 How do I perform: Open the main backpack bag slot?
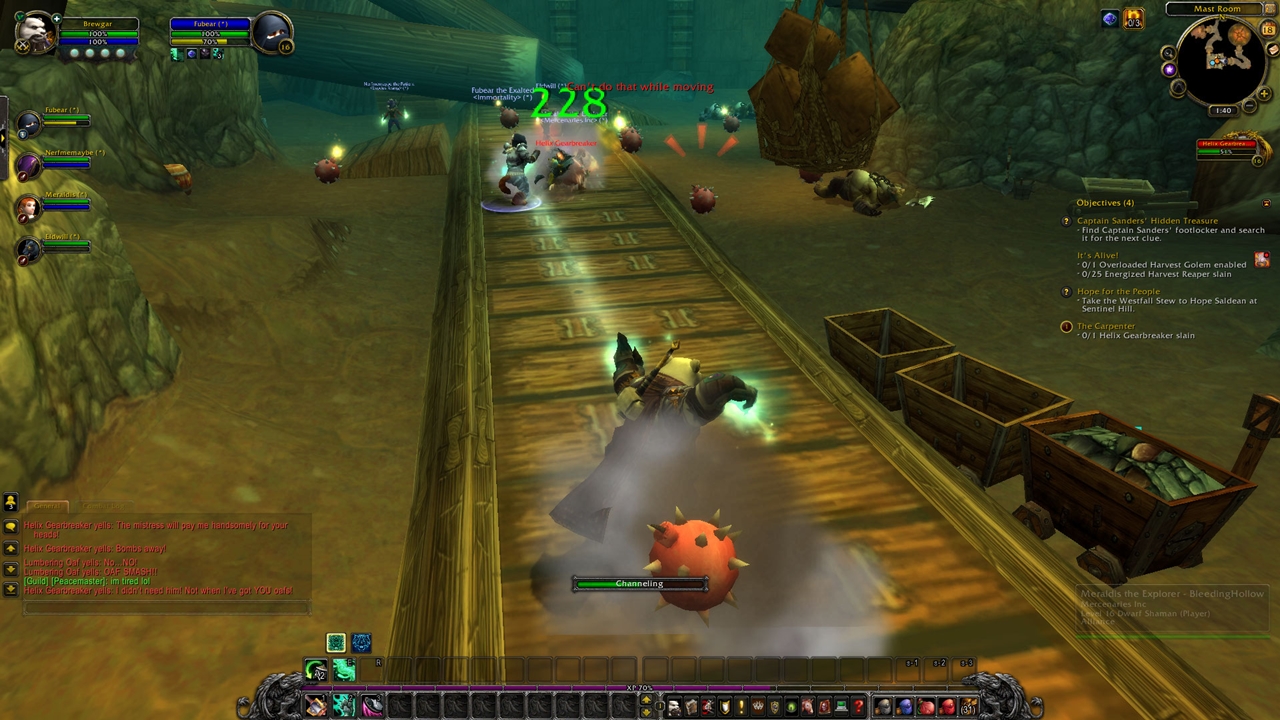coord(968,708)
